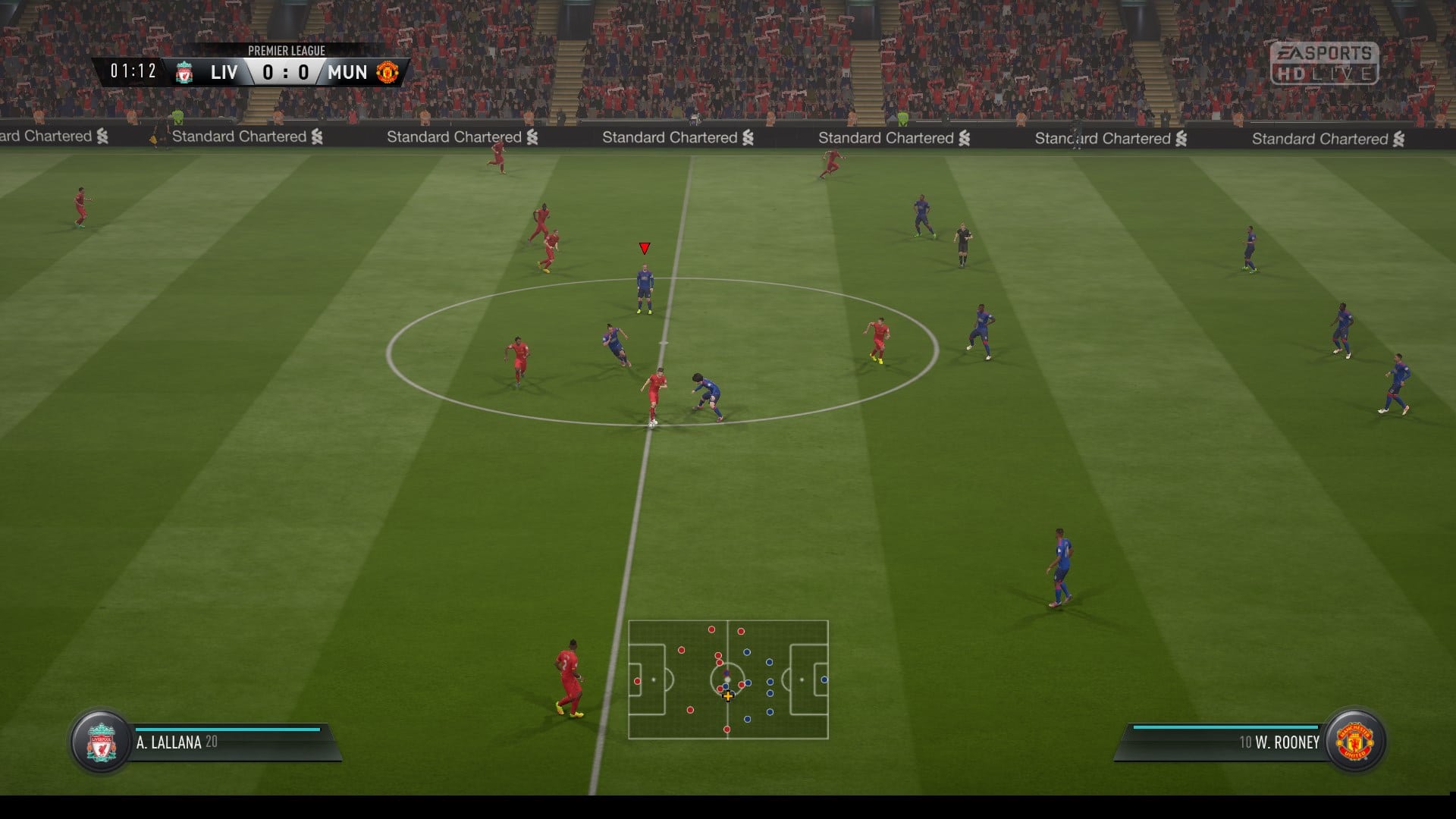
Task: Click the pitch radar minimap
Action: point(728,679)
